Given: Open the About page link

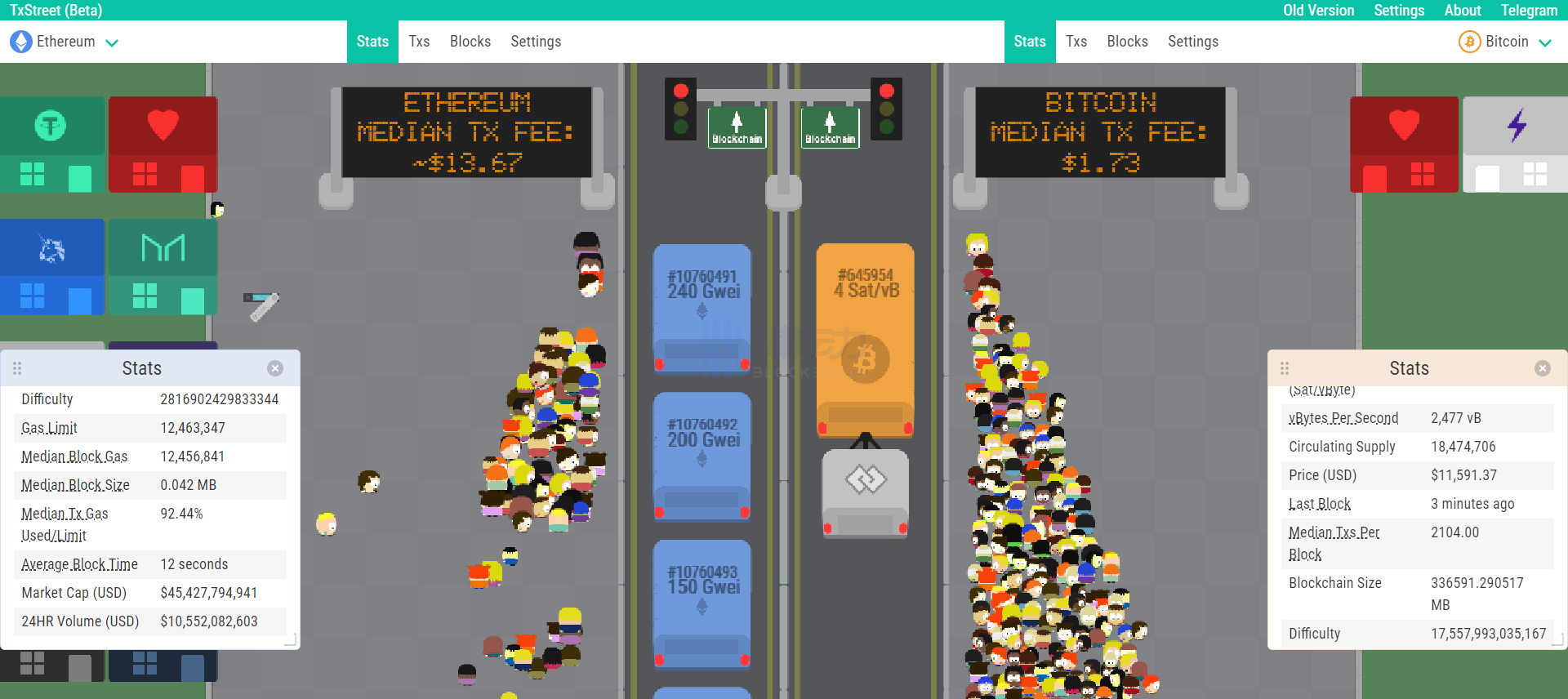Looking at the screenshot, I should point(1462,11).
